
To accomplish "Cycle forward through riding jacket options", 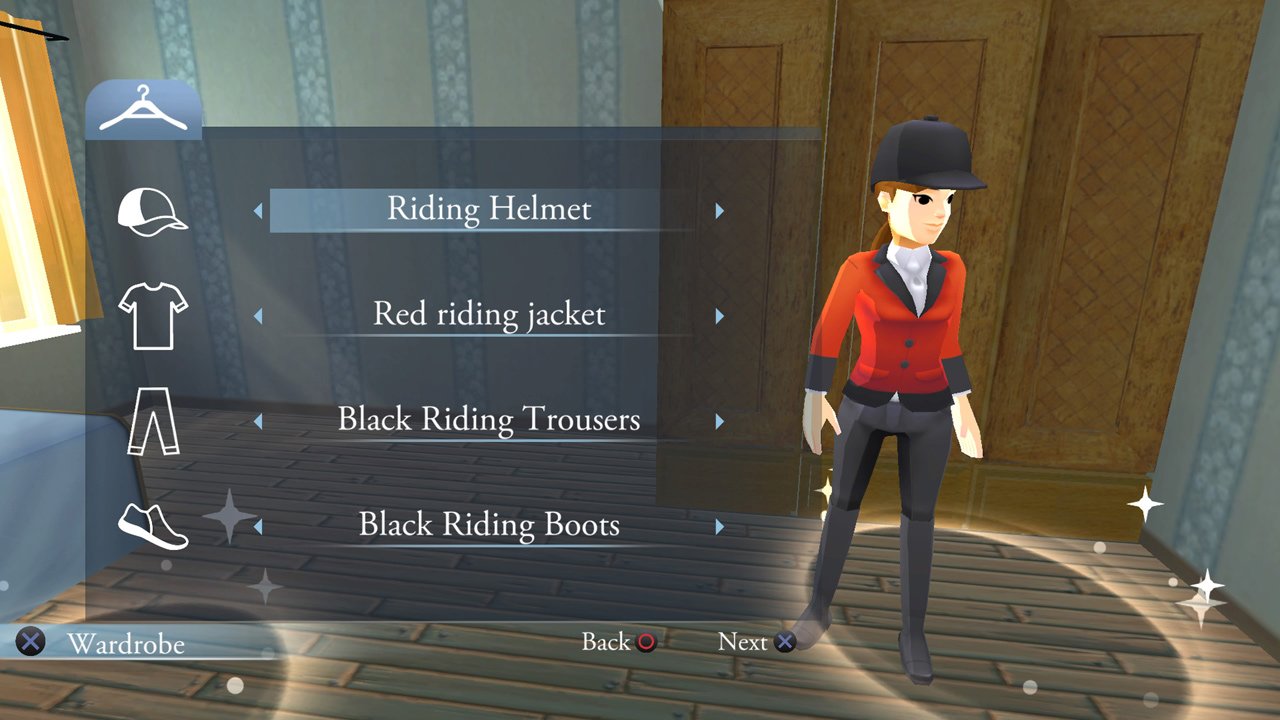I will [720, 318].
